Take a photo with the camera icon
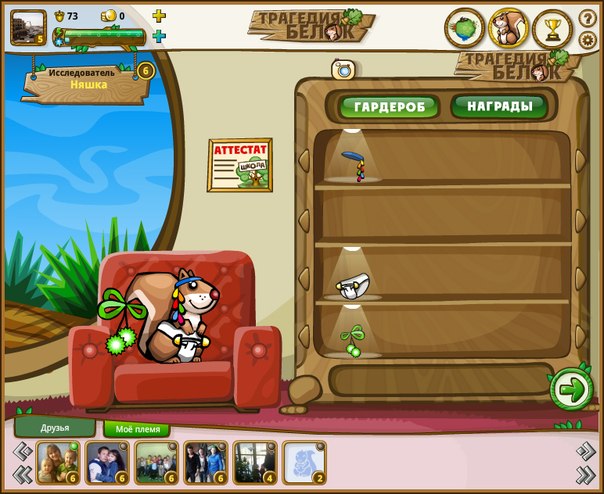Viewport: 604px width, 494px height. (x=344, y=69)
